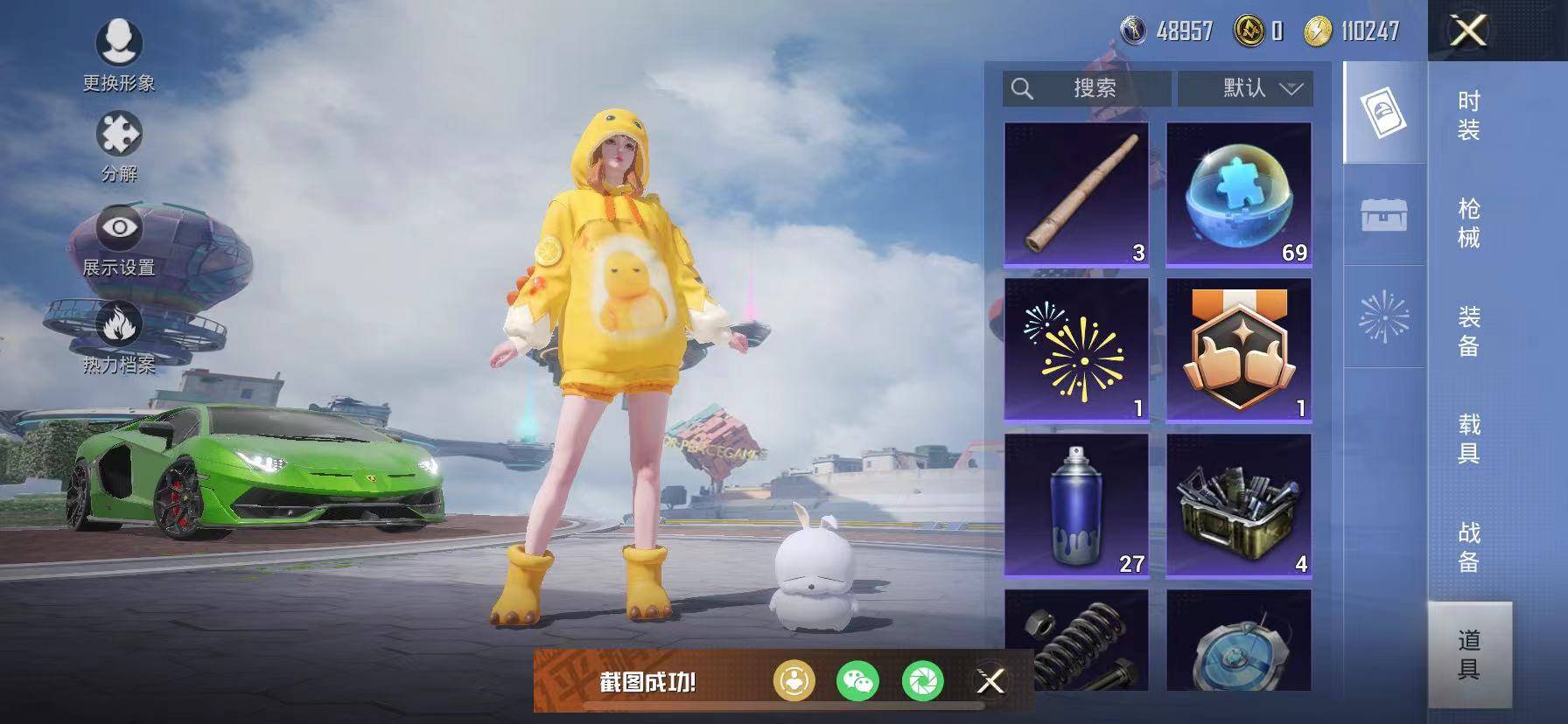Select the fireworks item slot
Image resolution: width=1568 pixels, height=724 pixels.
tap(1076, 350)
